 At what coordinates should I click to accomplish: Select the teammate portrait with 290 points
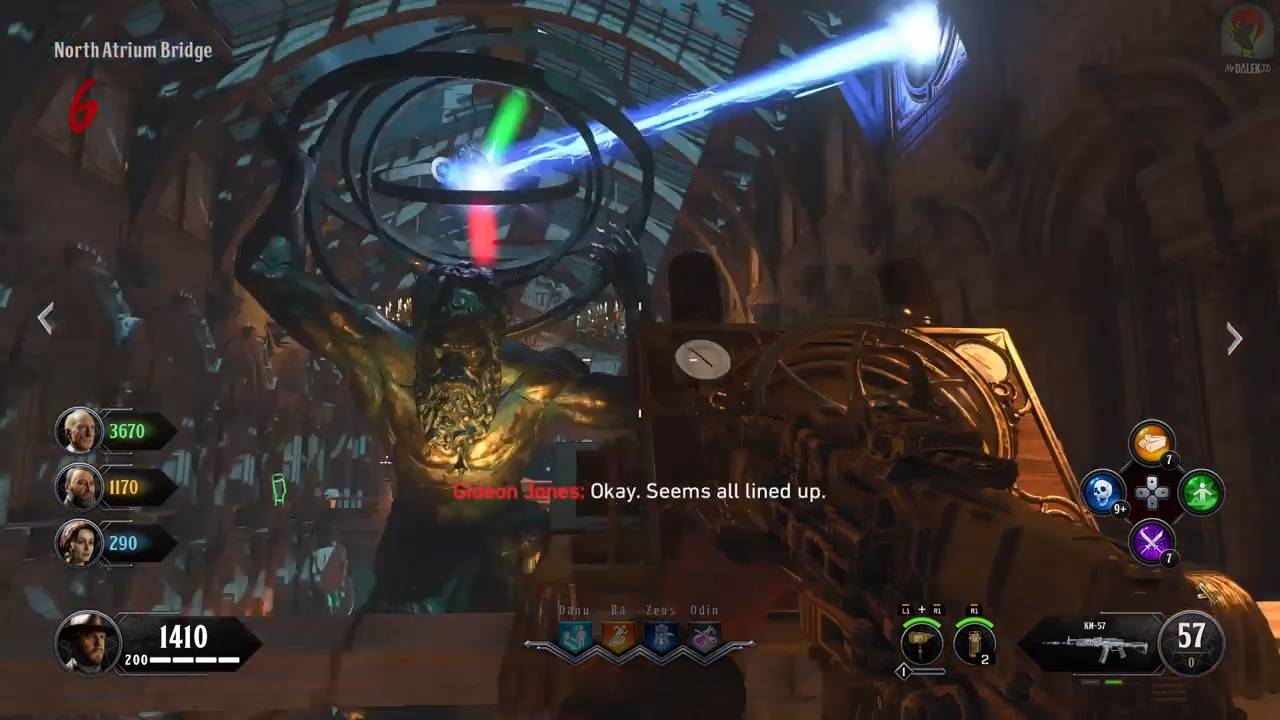(x=78, y=543)
